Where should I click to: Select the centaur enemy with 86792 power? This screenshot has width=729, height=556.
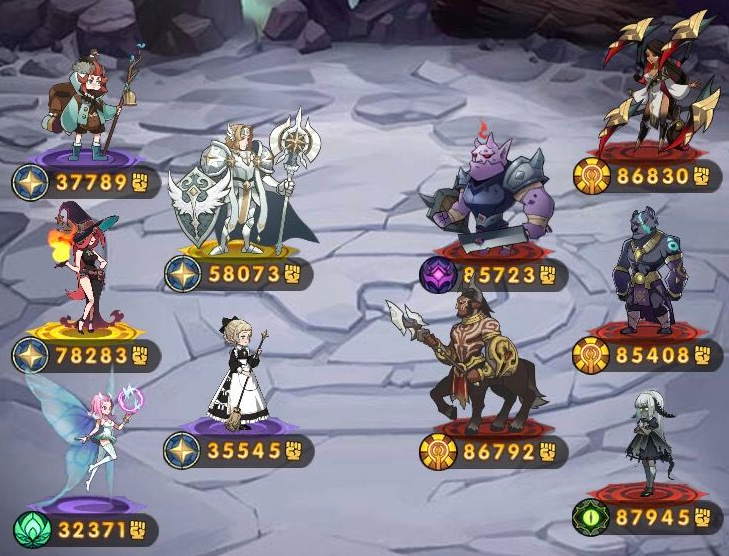[480, 358]
